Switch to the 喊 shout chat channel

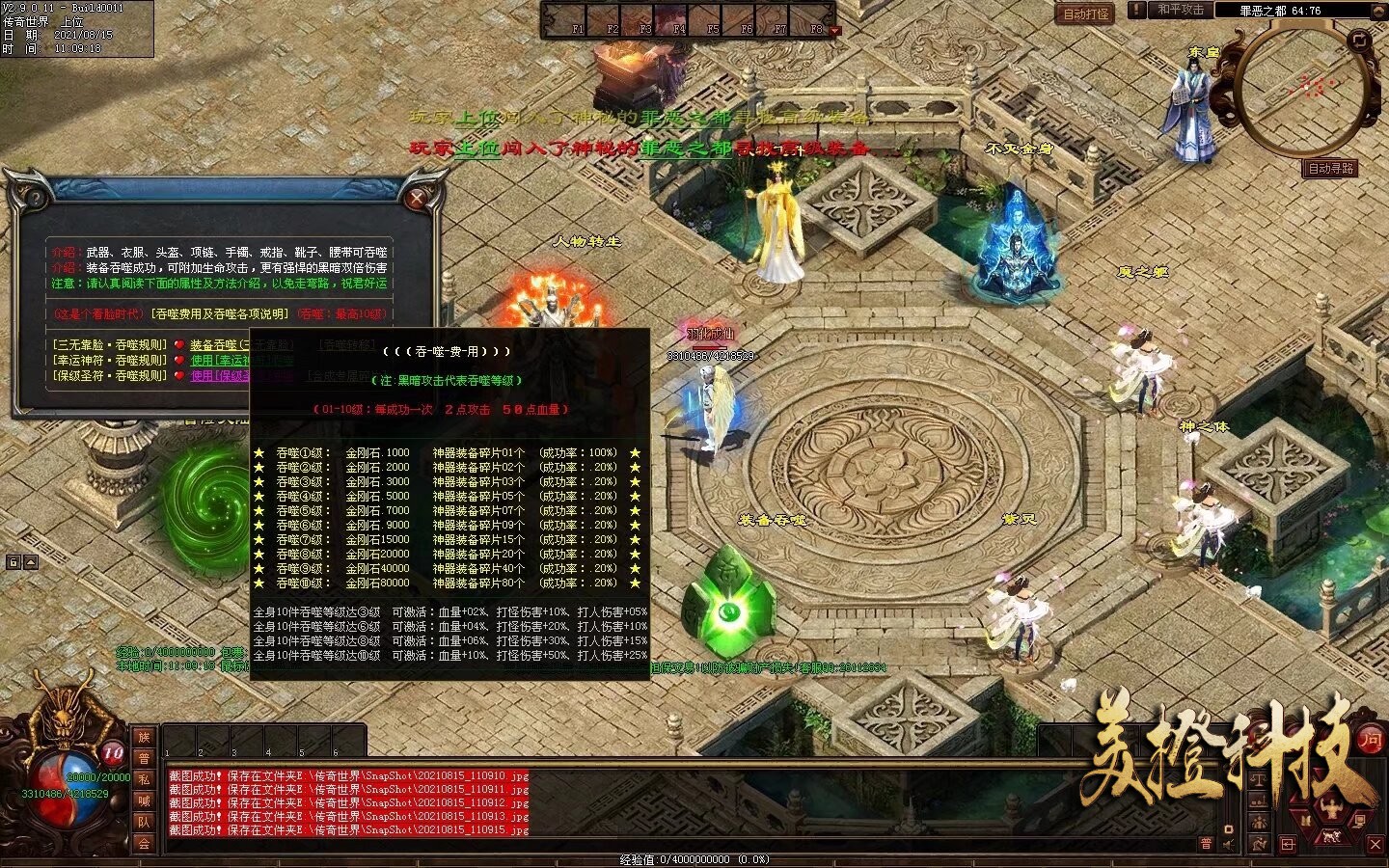[x=144, y=801]
